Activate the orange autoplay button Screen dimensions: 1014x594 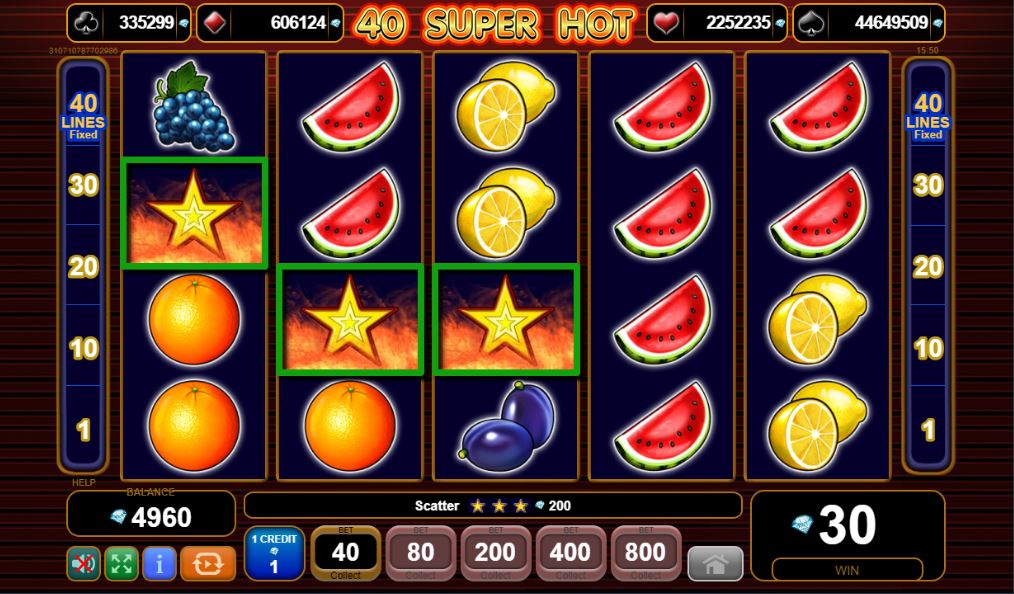tap(208, 563)
